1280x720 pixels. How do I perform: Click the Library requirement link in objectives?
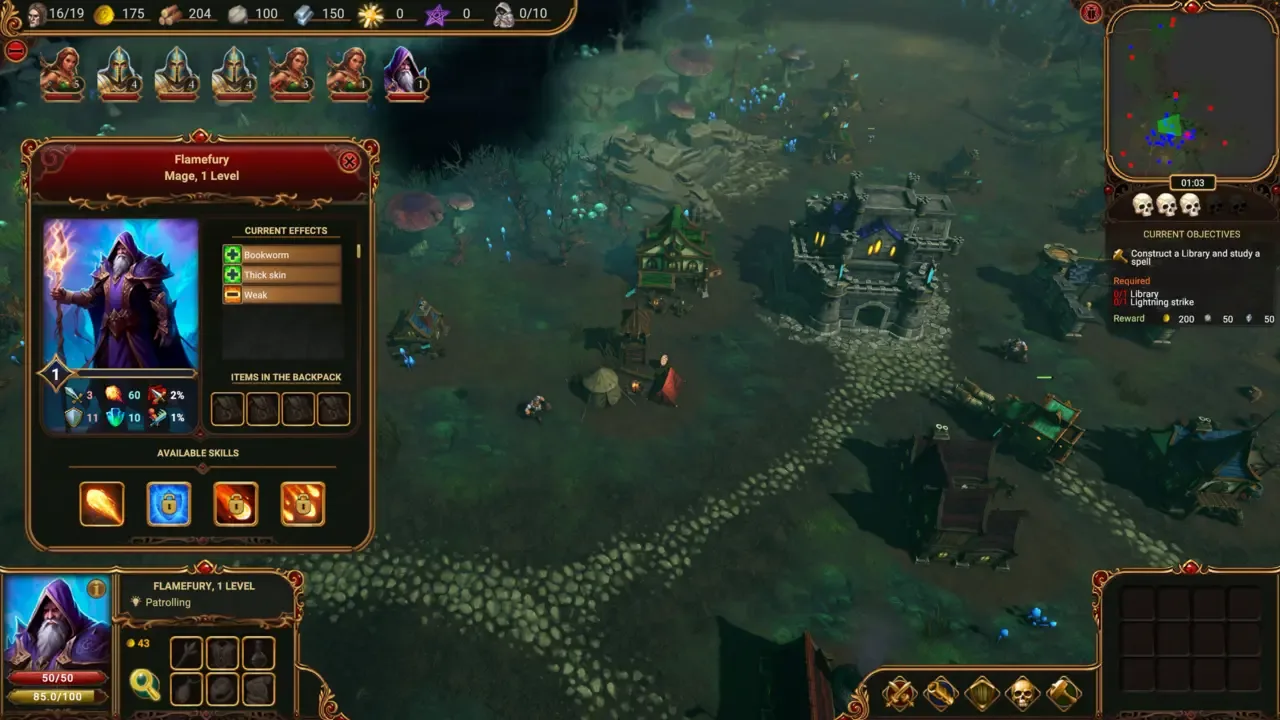point(1143,294)
